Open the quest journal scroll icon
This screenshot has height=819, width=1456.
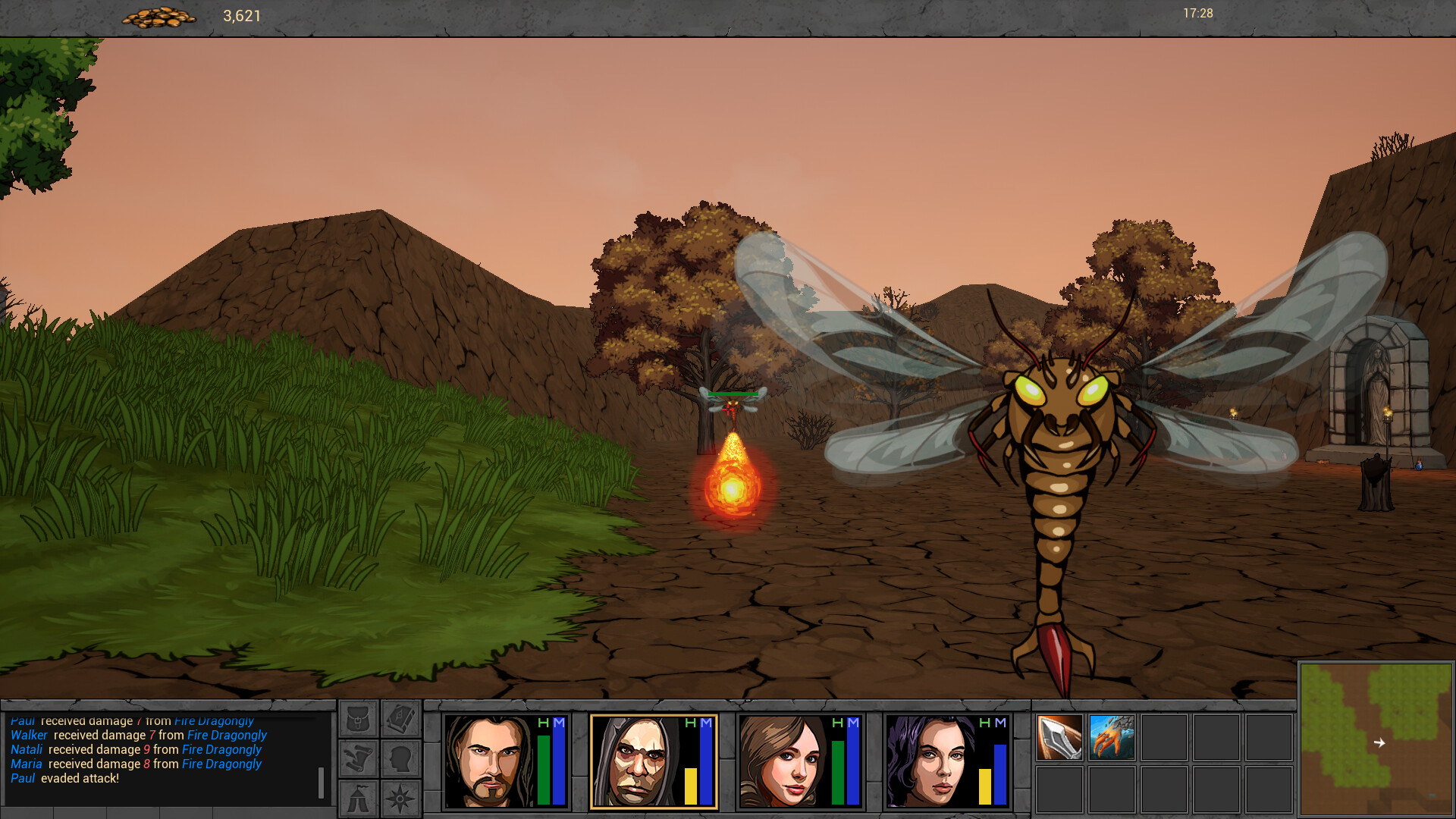tap(358, 758)
